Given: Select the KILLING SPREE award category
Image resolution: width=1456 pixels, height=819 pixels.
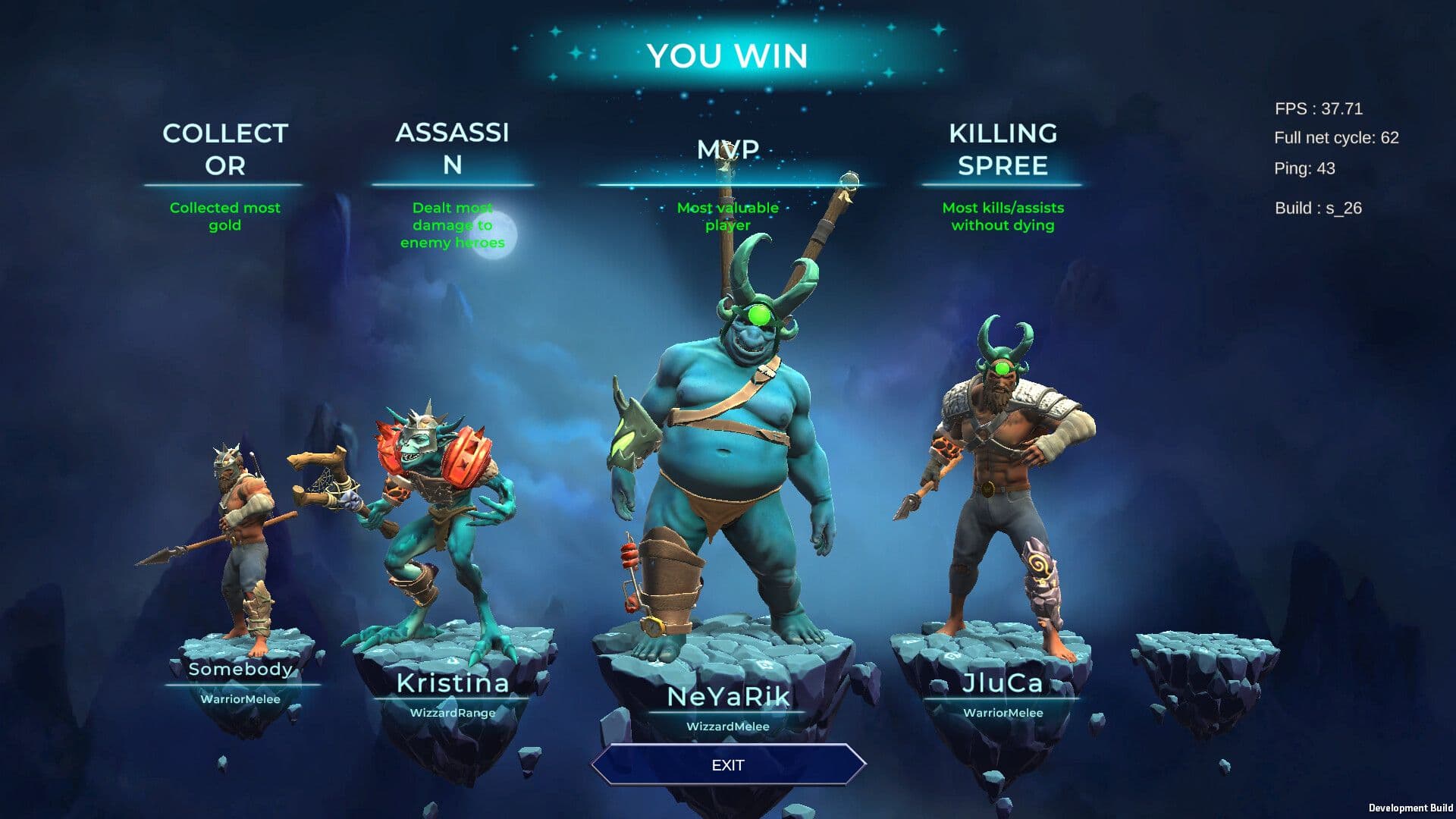Looking at the screenshot, I should pos(1003,149).
